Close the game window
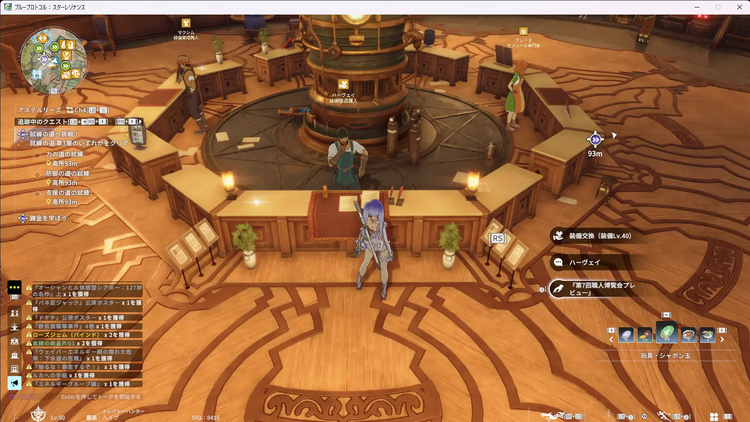750x422 pixels. (739, 7)
